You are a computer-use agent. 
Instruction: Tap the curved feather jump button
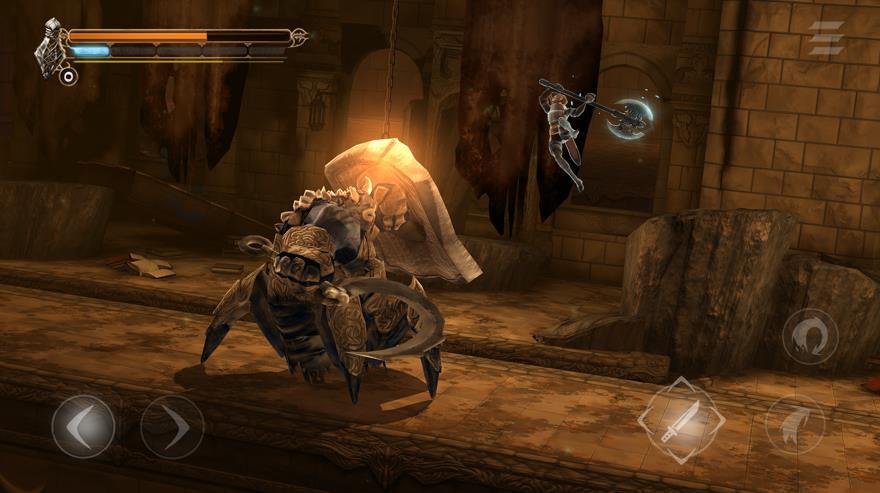click(795, 424)
